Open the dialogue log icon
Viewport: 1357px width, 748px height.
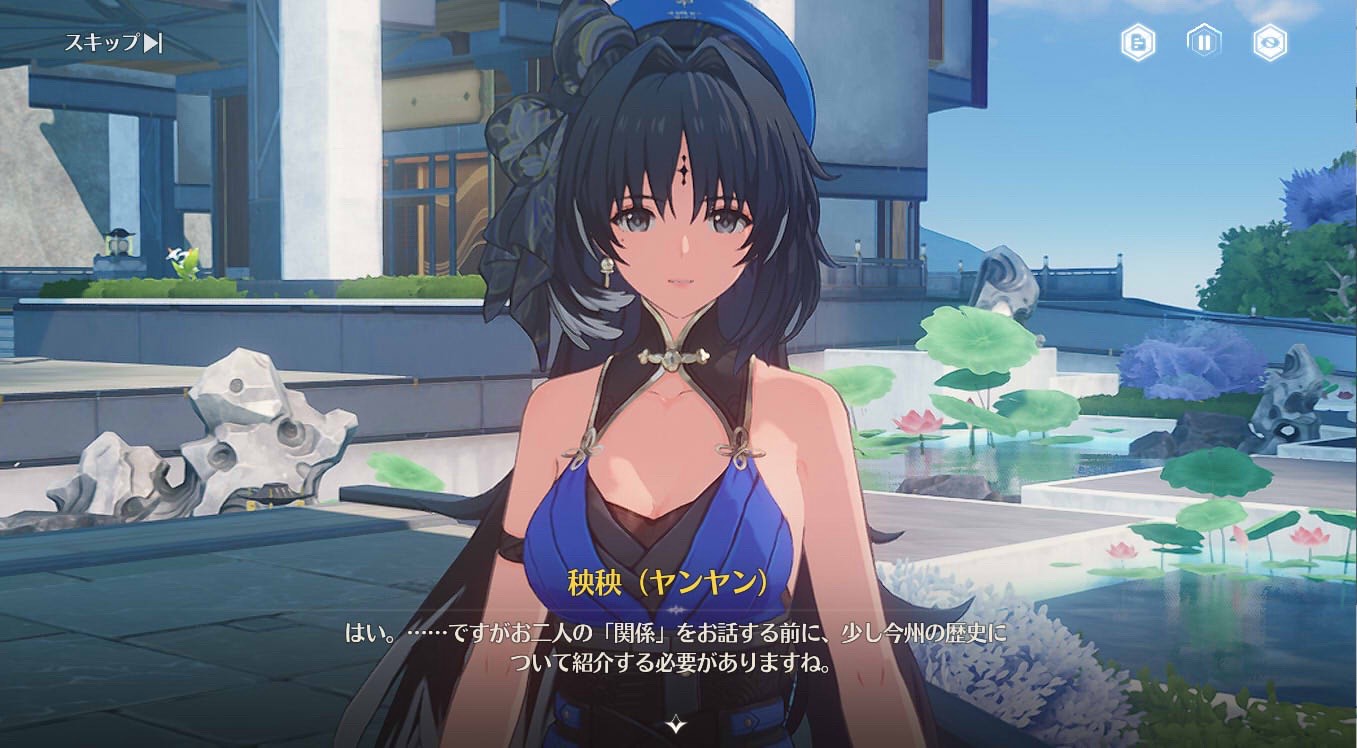click(x=1138, y=43)
